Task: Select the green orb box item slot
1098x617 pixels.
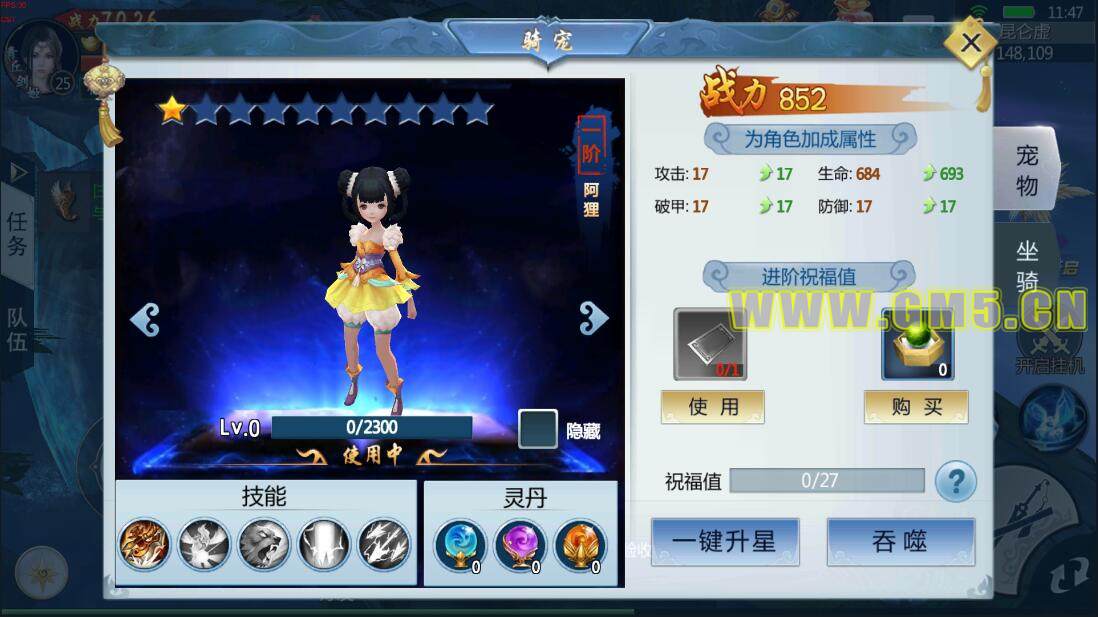Action: click(x=917, y=345)
